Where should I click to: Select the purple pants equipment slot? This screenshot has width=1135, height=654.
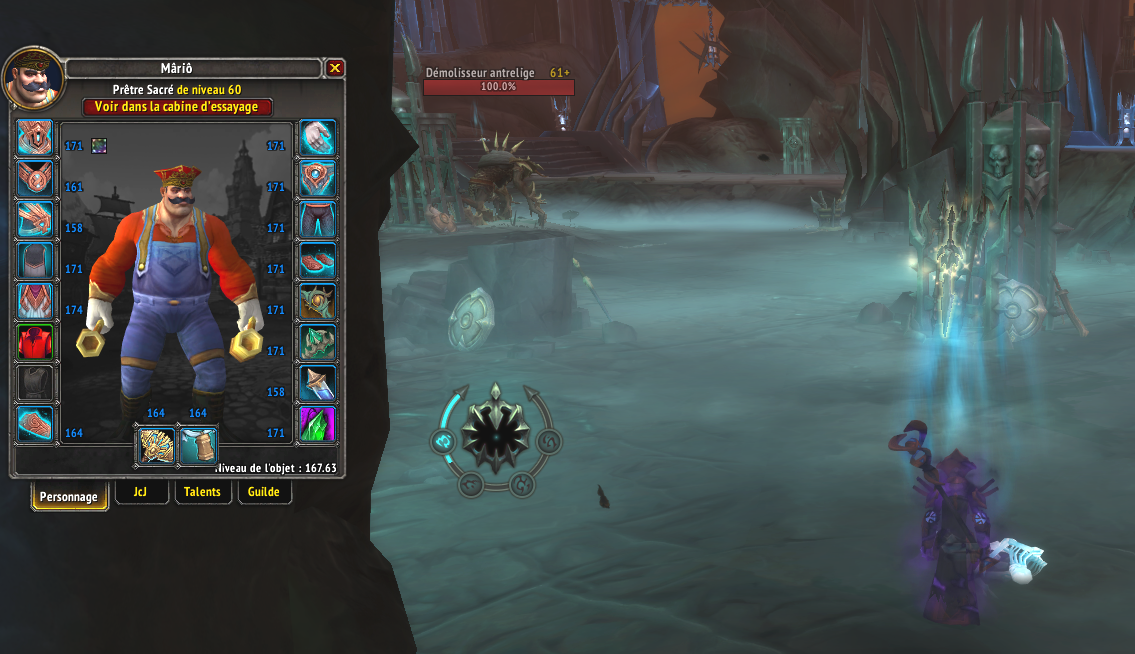[x=318, y=220]
